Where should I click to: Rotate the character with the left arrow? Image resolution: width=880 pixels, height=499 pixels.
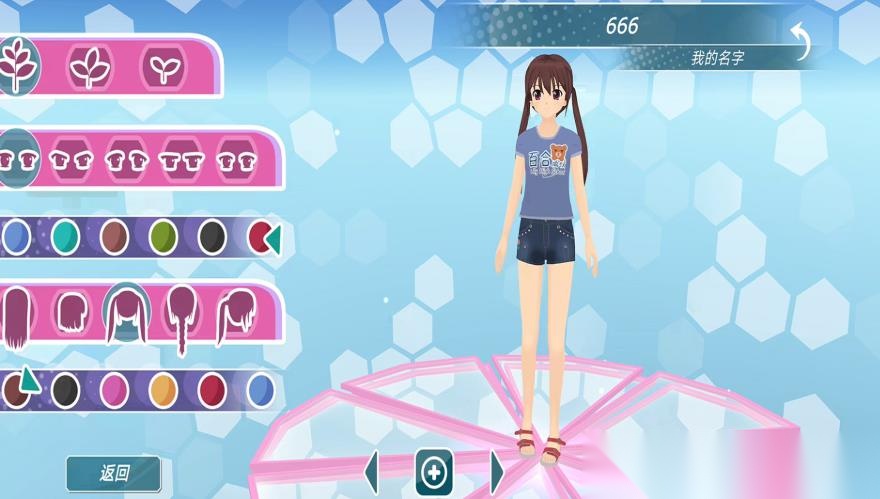372,472
